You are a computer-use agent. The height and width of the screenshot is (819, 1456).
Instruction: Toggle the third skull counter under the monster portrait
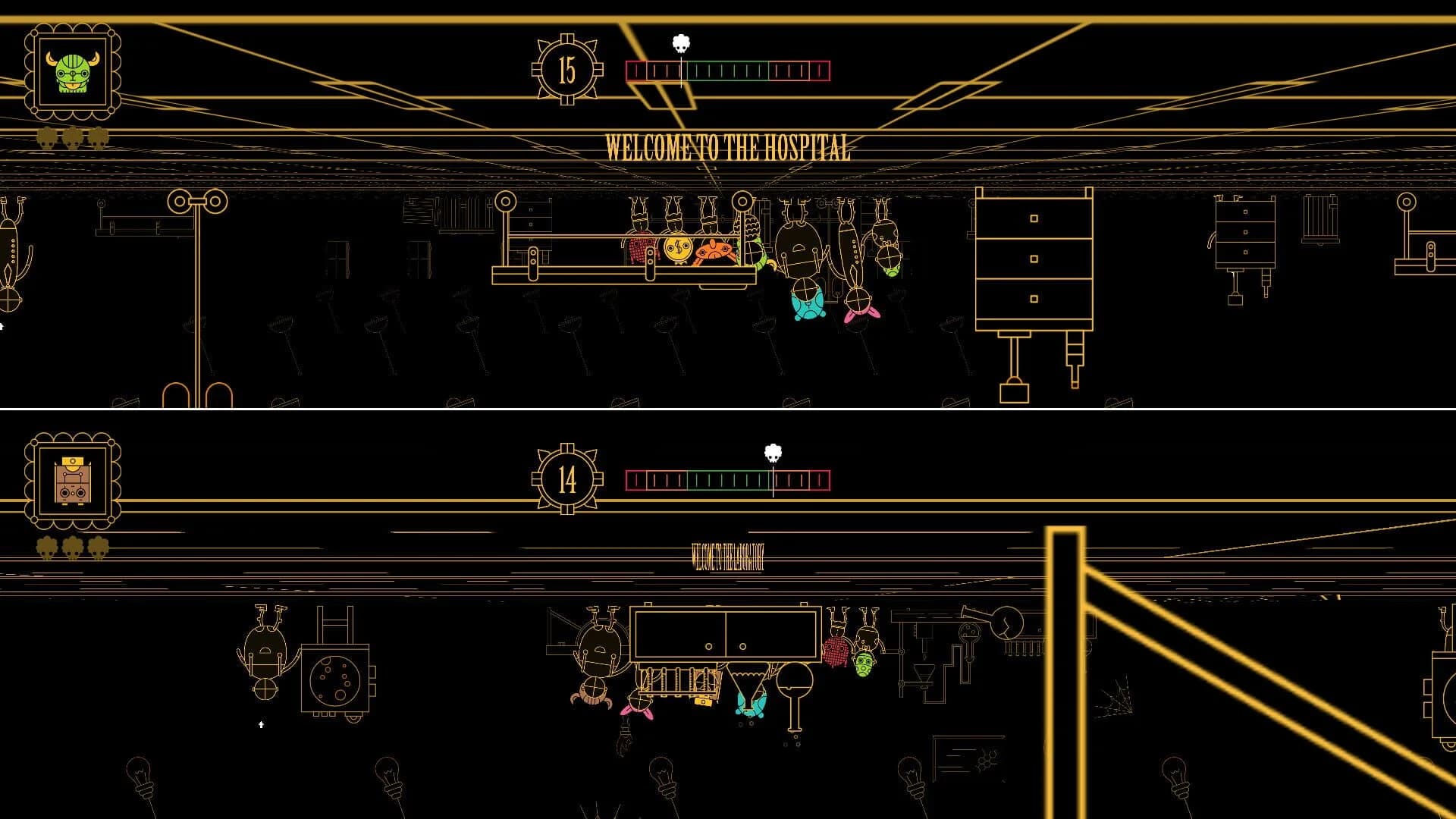coord(98,140)
